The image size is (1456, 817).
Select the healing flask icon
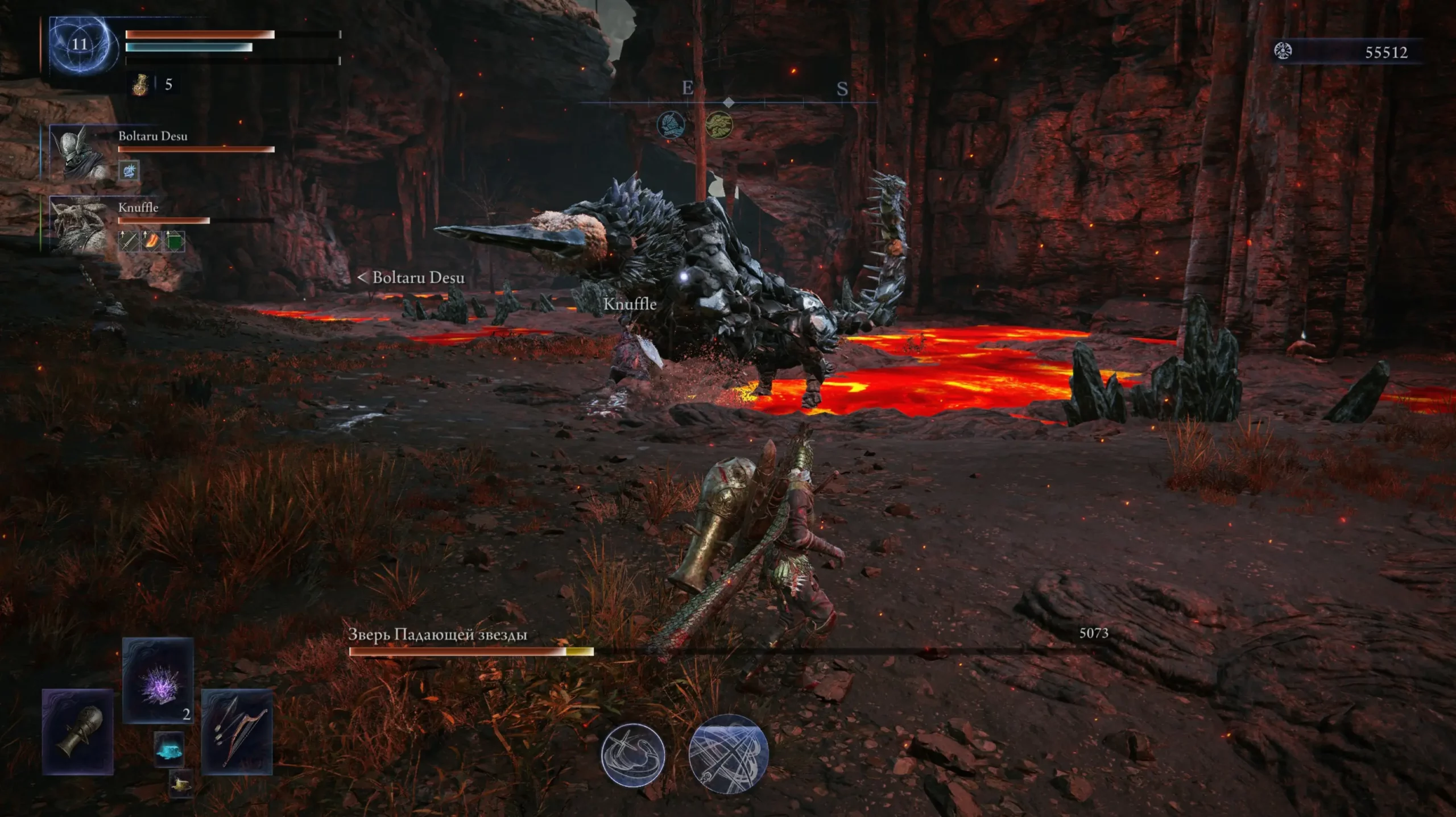tap(140, 85)
